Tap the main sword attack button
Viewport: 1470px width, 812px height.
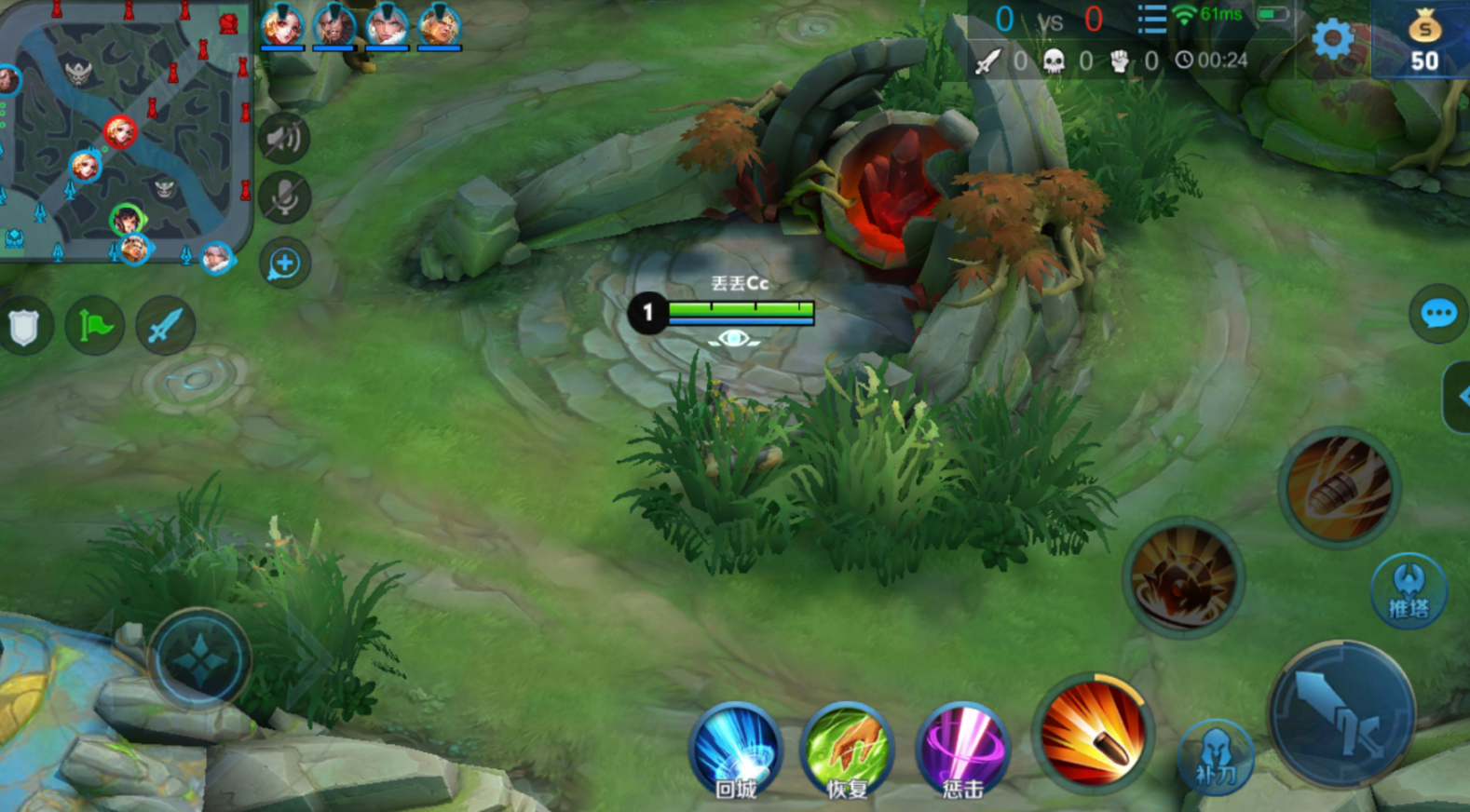1341,714
